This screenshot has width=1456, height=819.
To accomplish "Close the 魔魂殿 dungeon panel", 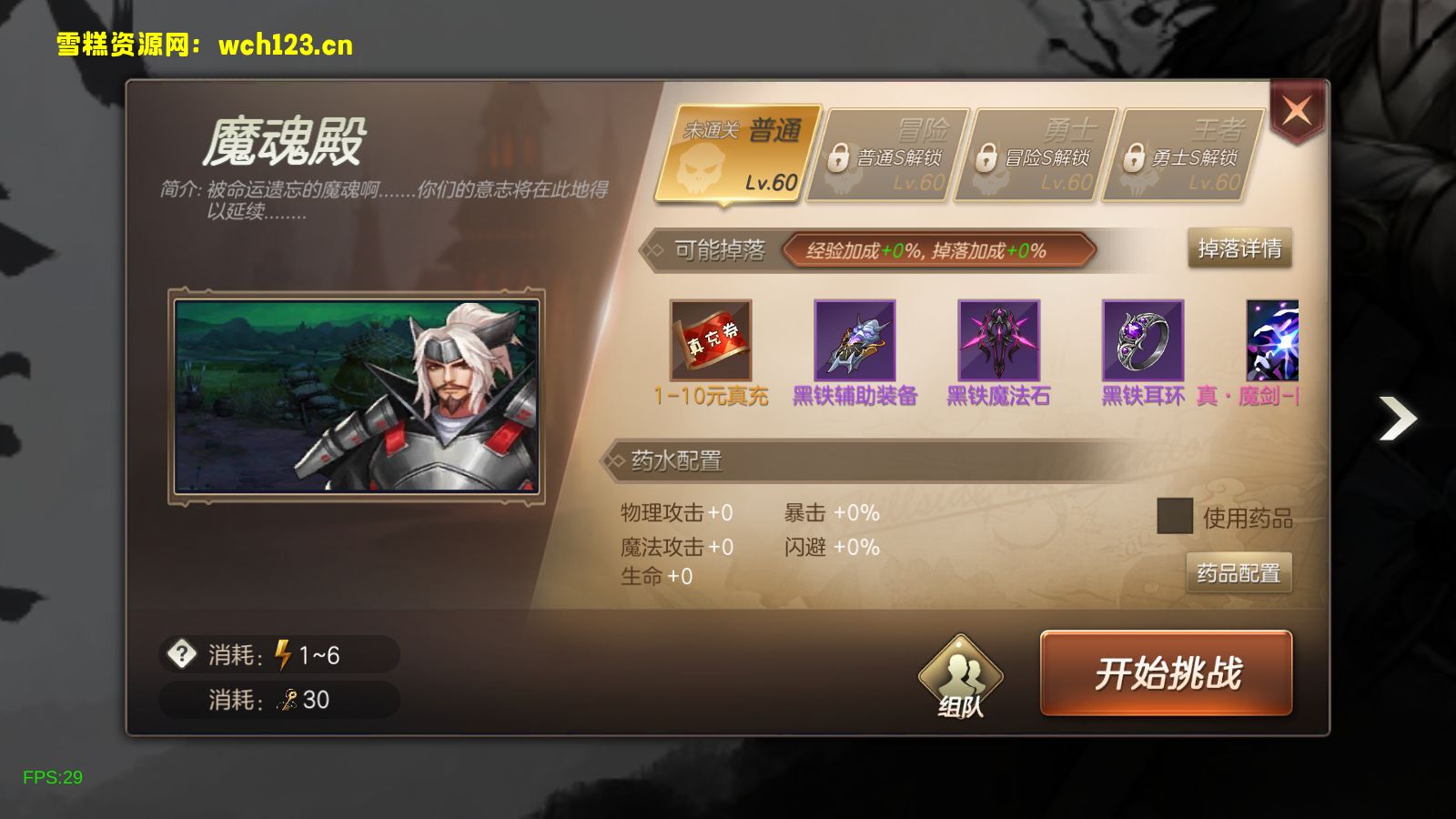I will [1297, 112].
